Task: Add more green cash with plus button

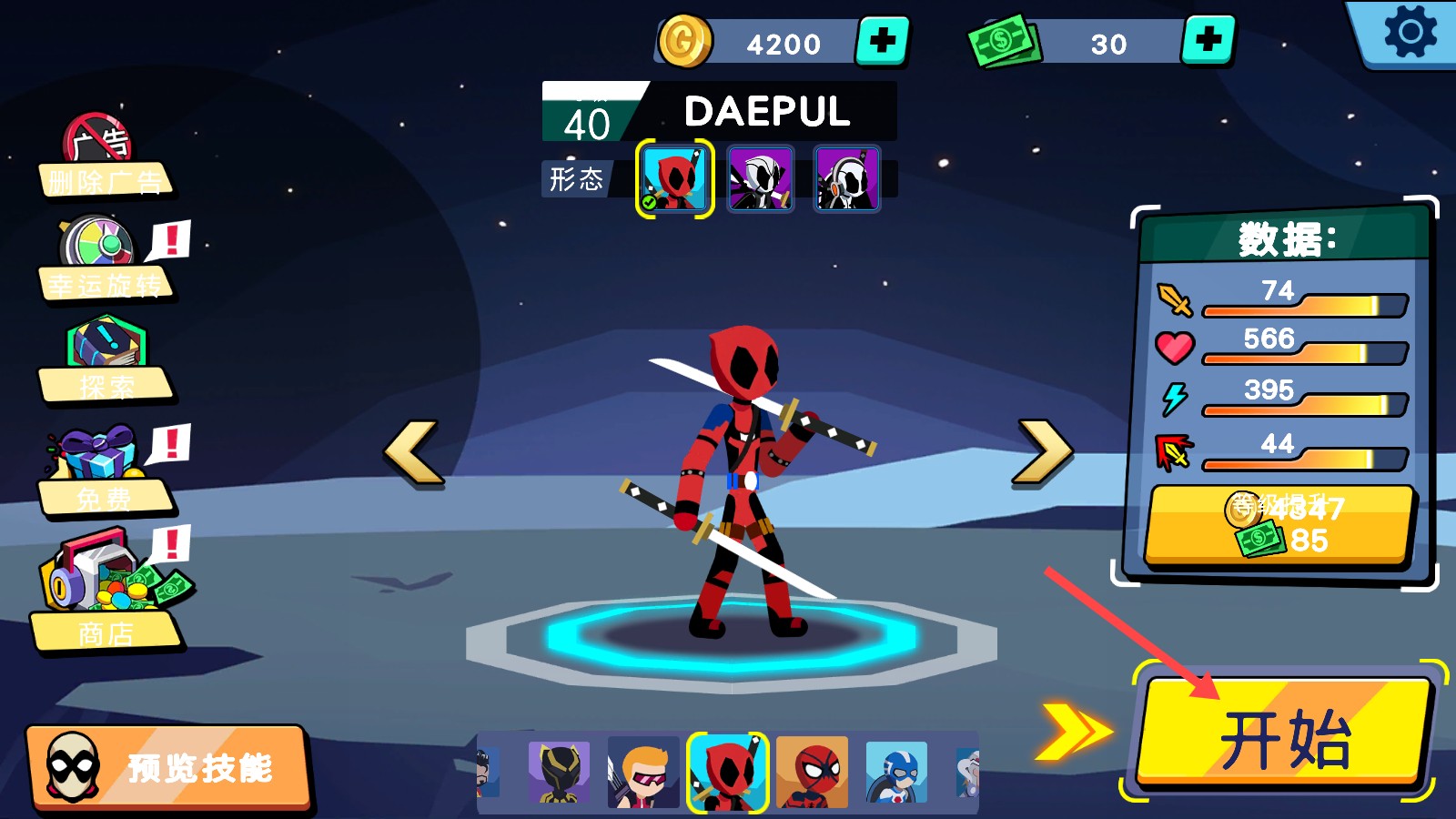Action: tap(1208, 41)
